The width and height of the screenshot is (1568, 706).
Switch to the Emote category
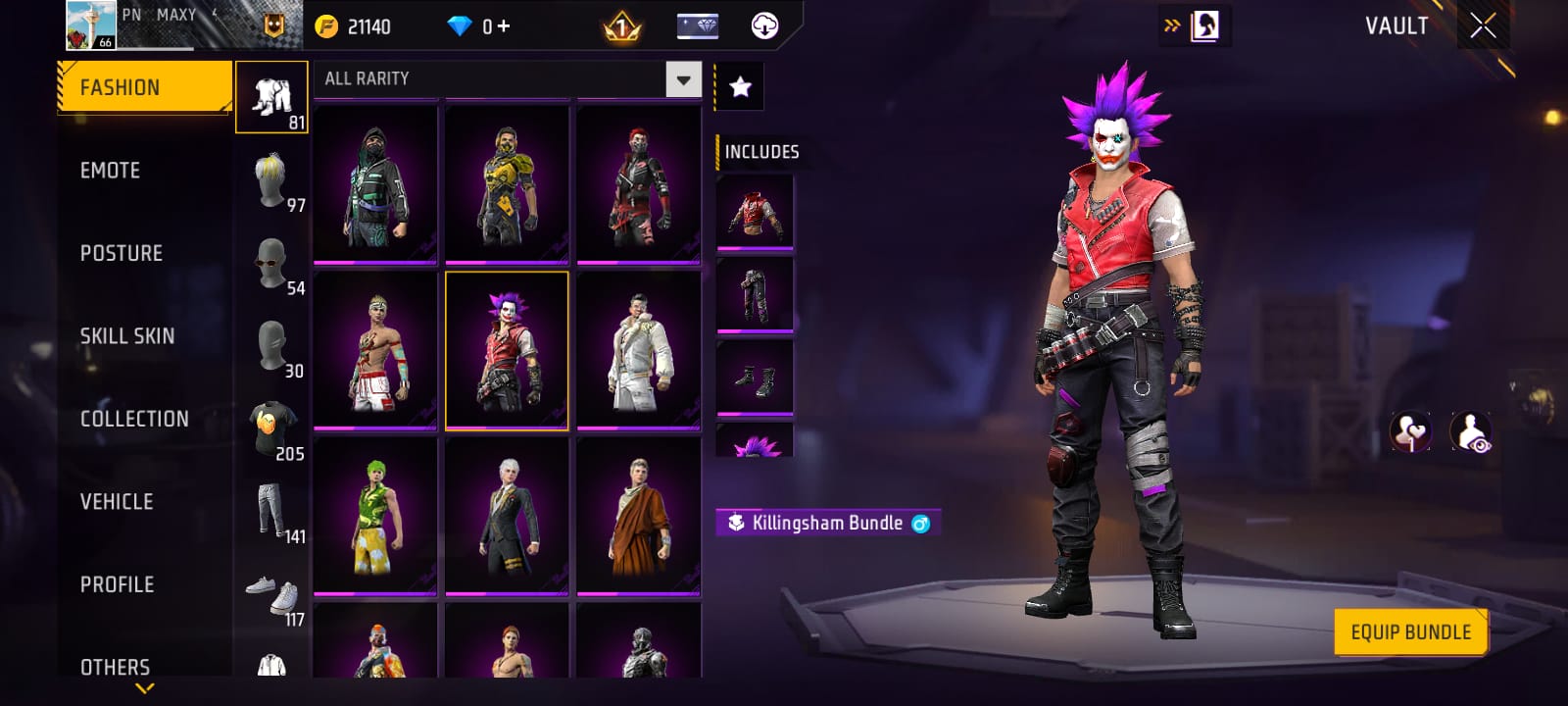click(x=111, y=171)
